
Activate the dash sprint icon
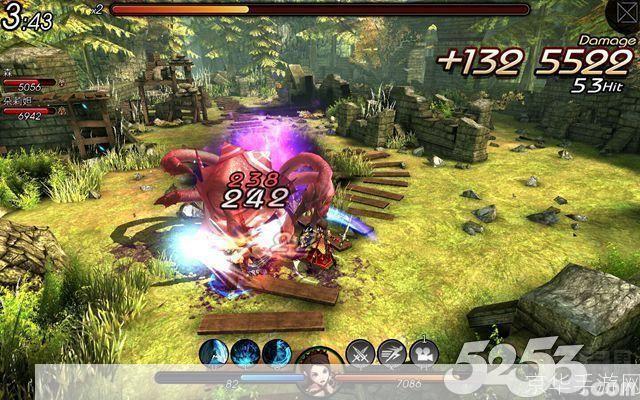tap(391, 352)
